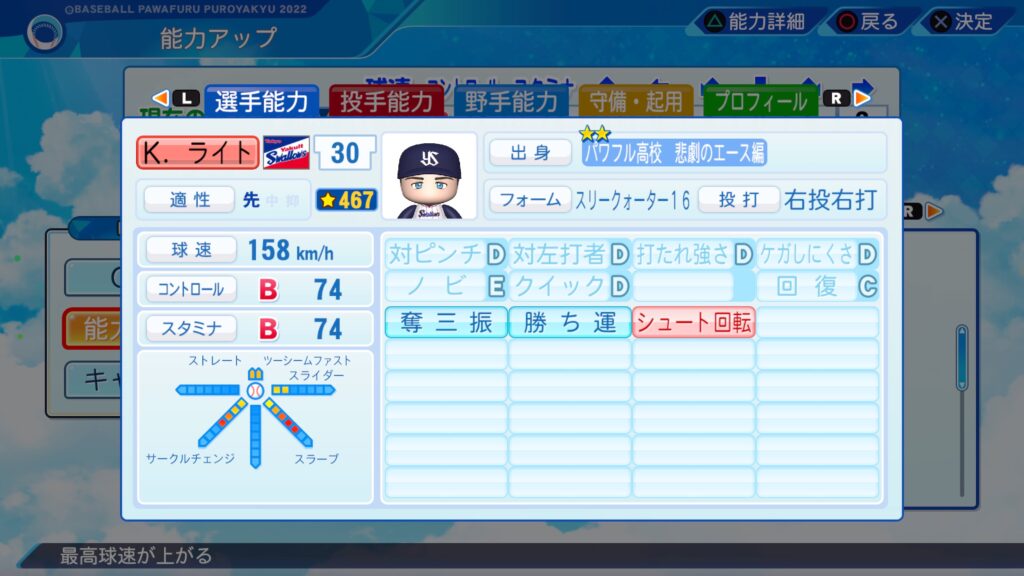Screen dimensions: 1024x576
Task: Select the 奪三振 special ability
Action: pos(446,322)
